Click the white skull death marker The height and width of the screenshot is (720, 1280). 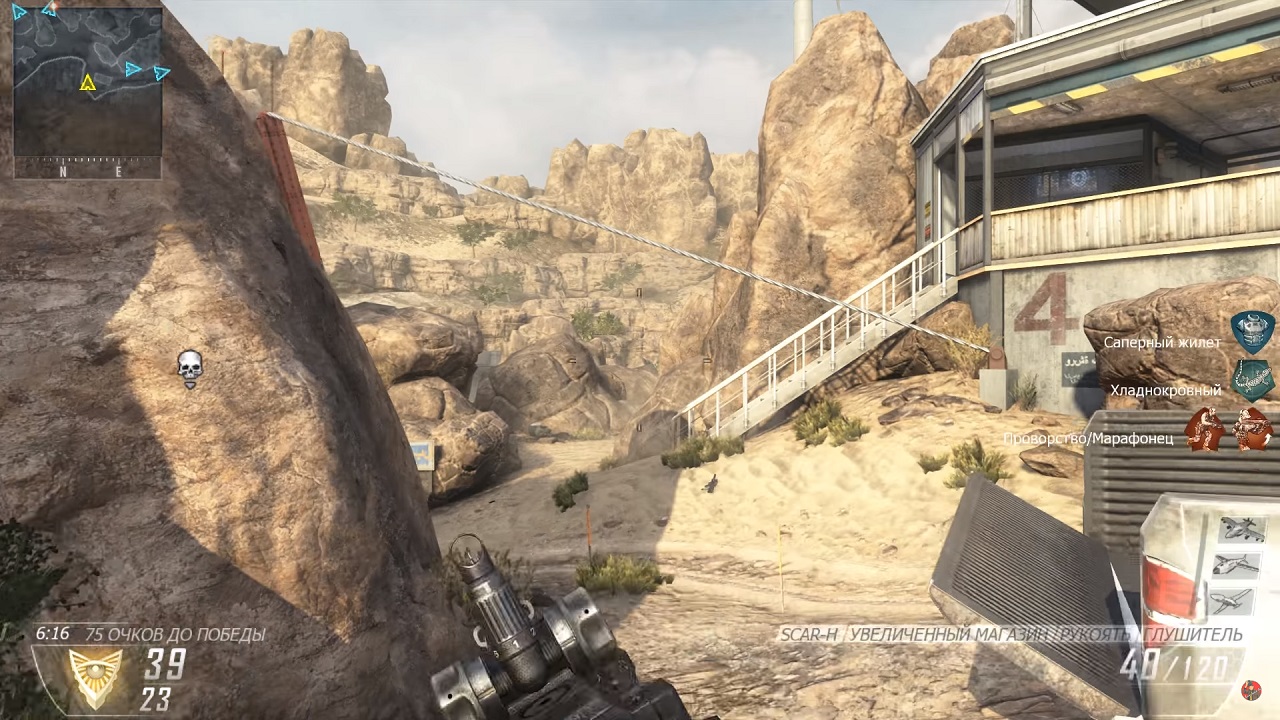click(189, 368)
